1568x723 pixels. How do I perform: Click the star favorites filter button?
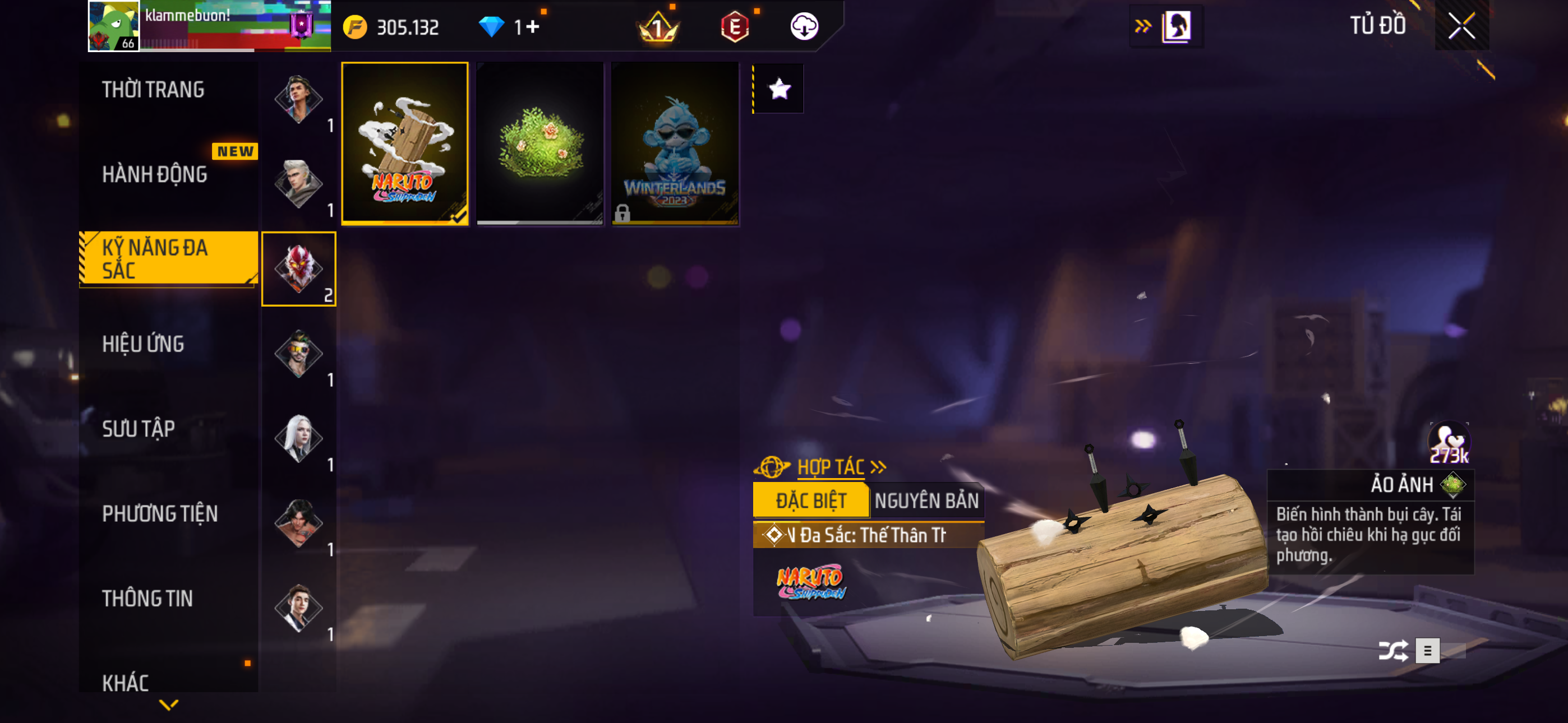779,90
